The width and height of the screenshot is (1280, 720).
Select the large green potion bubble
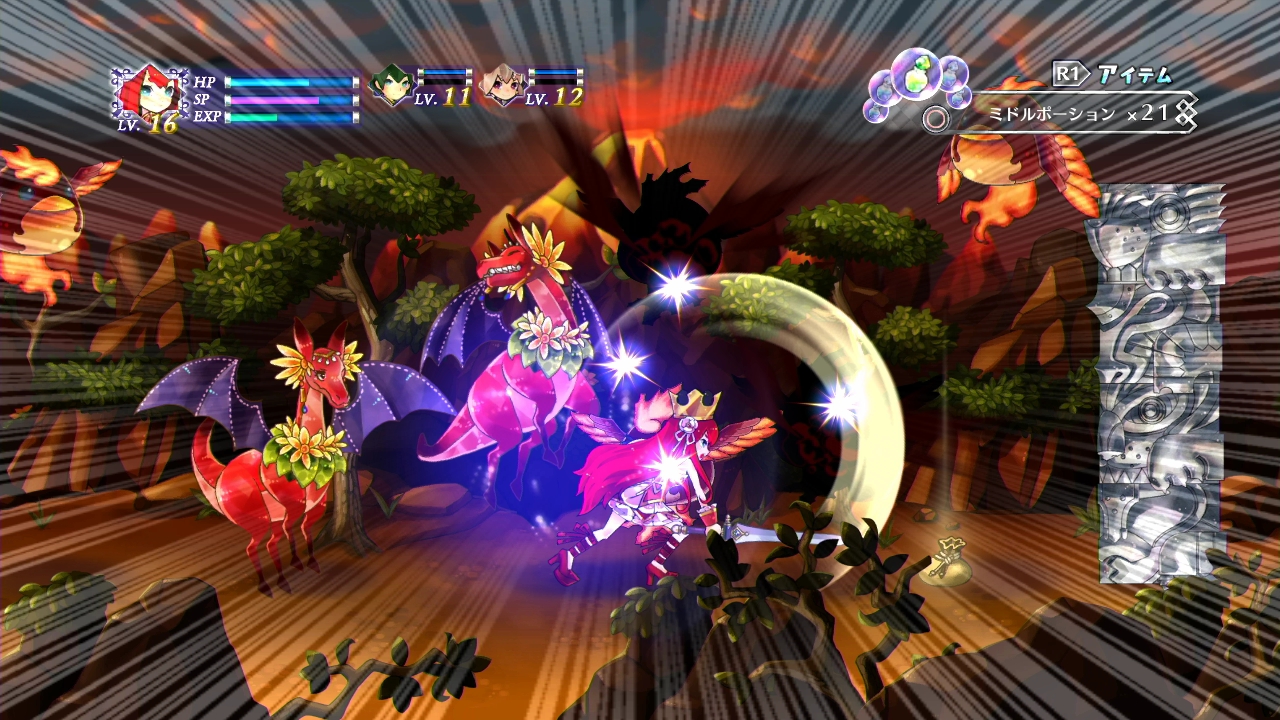(916, 75)
